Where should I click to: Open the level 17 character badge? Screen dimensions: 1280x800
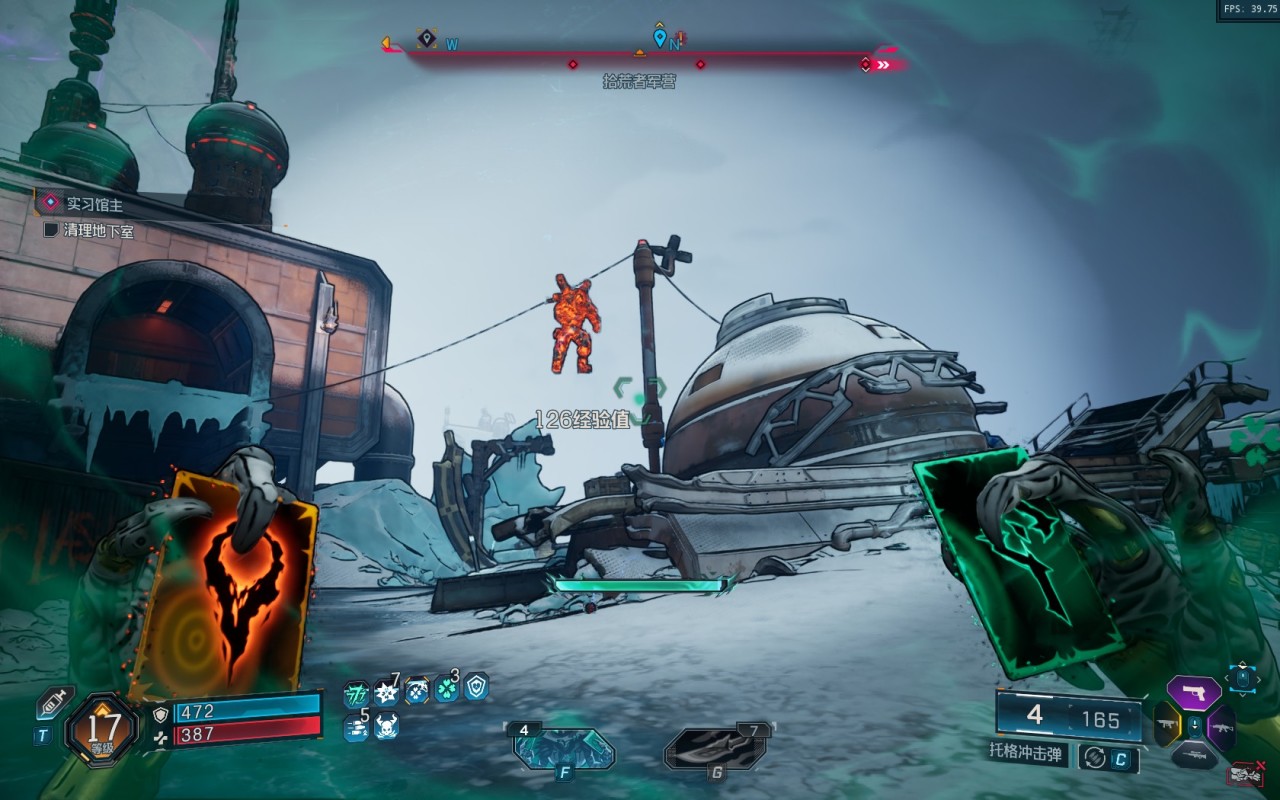point(101,729)
